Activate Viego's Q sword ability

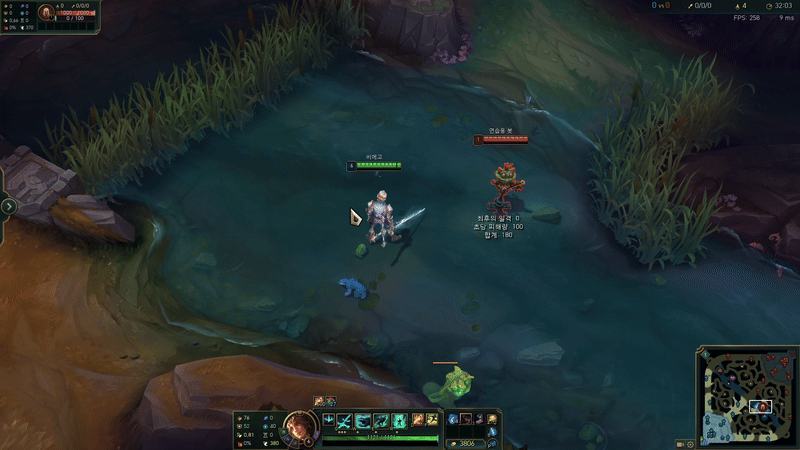tap(345, 420)
